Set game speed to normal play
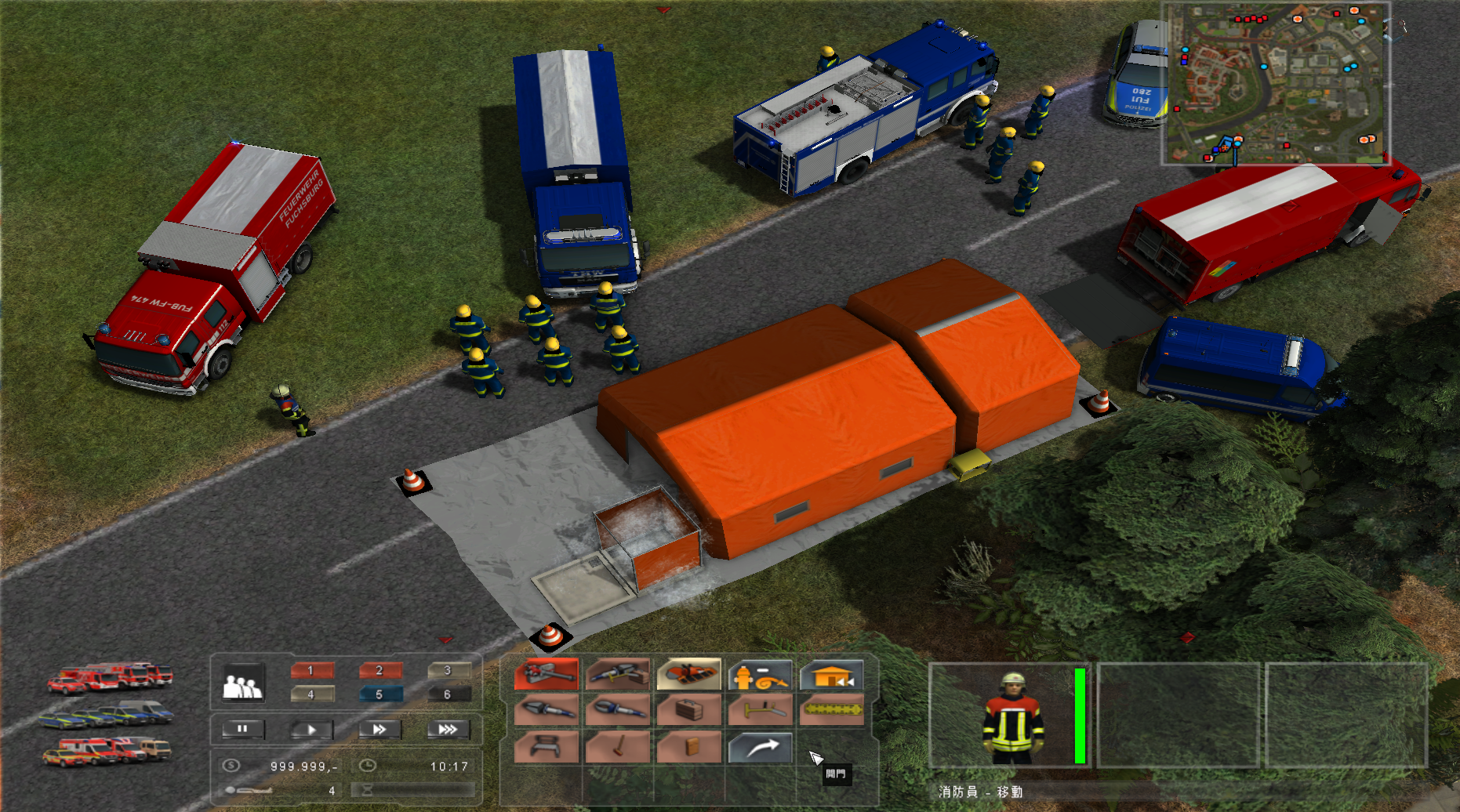 pyautogui.click(x=311, y=730)
